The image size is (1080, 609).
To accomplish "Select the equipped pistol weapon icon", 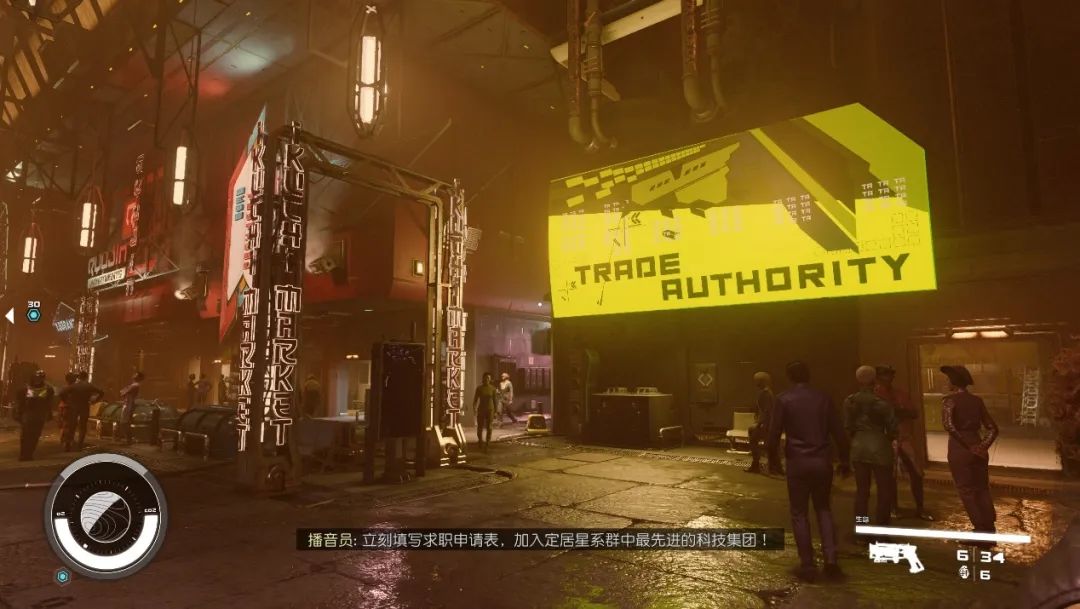I will [x=895, y=556].
